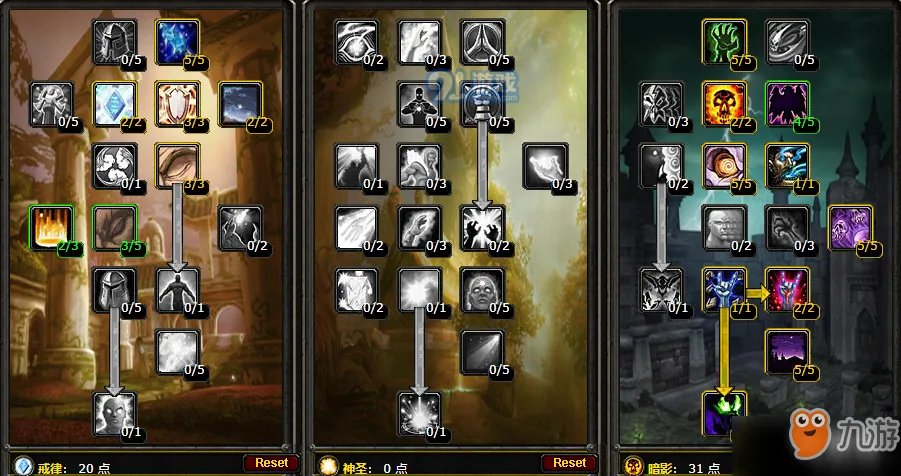Image resolution: width=901 pixels, height=476 pixels.
Task: Select the golden shield talent at 3/3
Action: coord(177,103)
